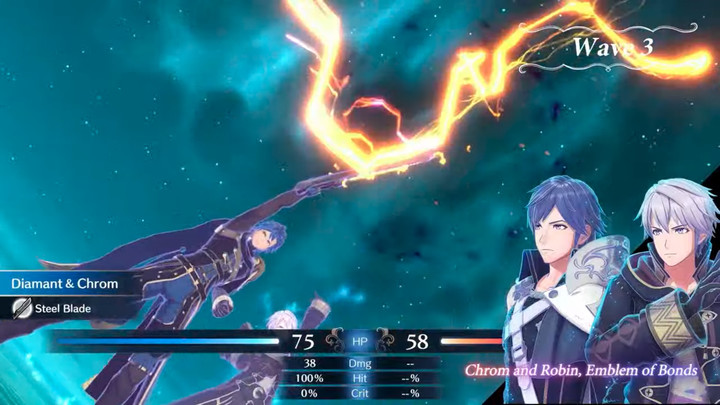Select the Diamant & Chrom name panel
The height and width of the screenshot is (405, 720).
[x=65, y=284]
